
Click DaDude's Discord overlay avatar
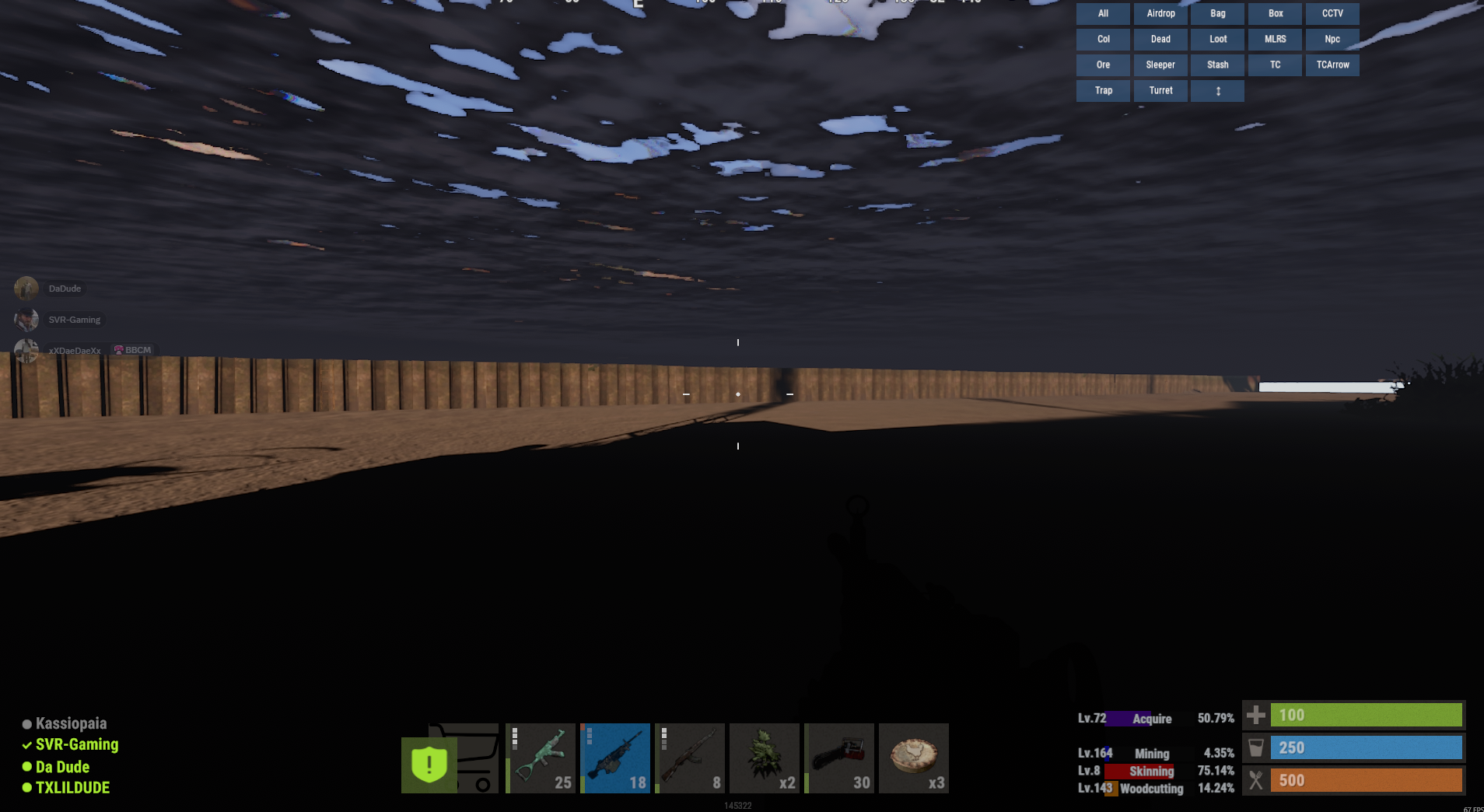pyautogui.click(x=27, y=288)
